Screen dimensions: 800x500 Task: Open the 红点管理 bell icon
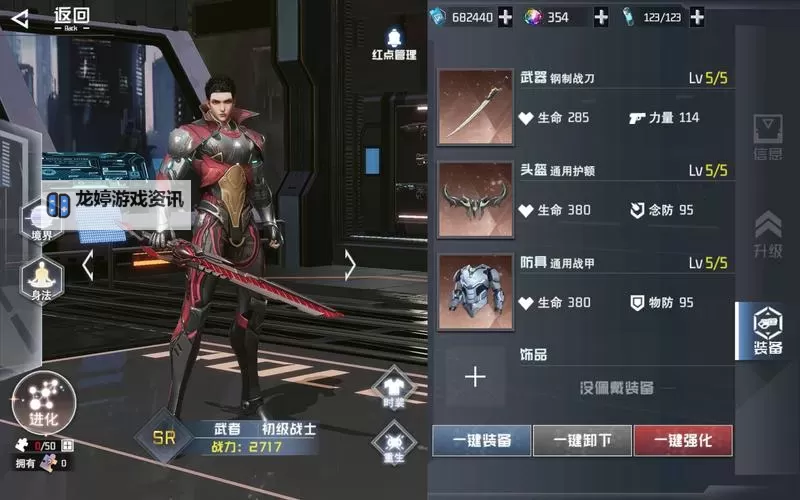[x=394, y=41]
